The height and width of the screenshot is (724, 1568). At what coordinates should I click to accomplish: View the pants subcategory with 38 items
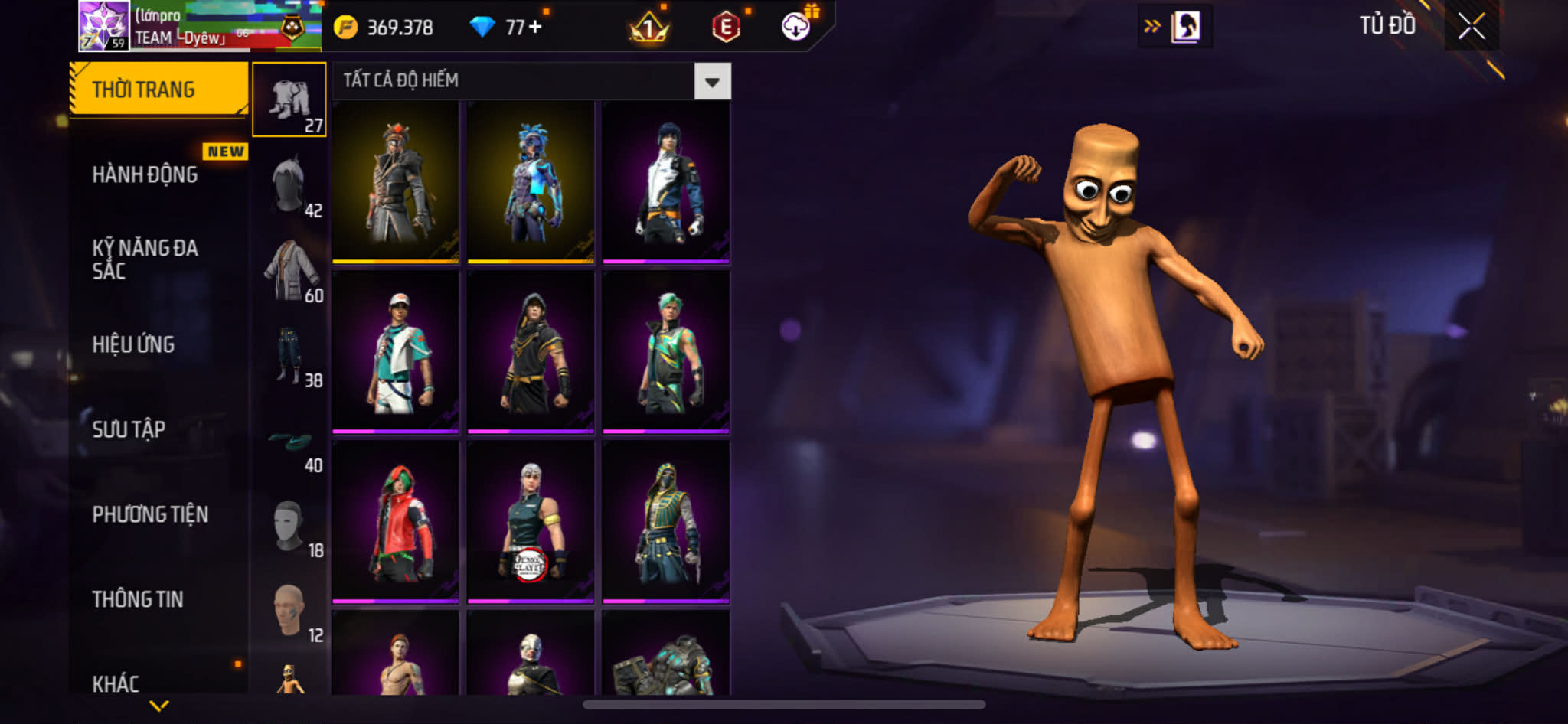[x=289, y=355]
